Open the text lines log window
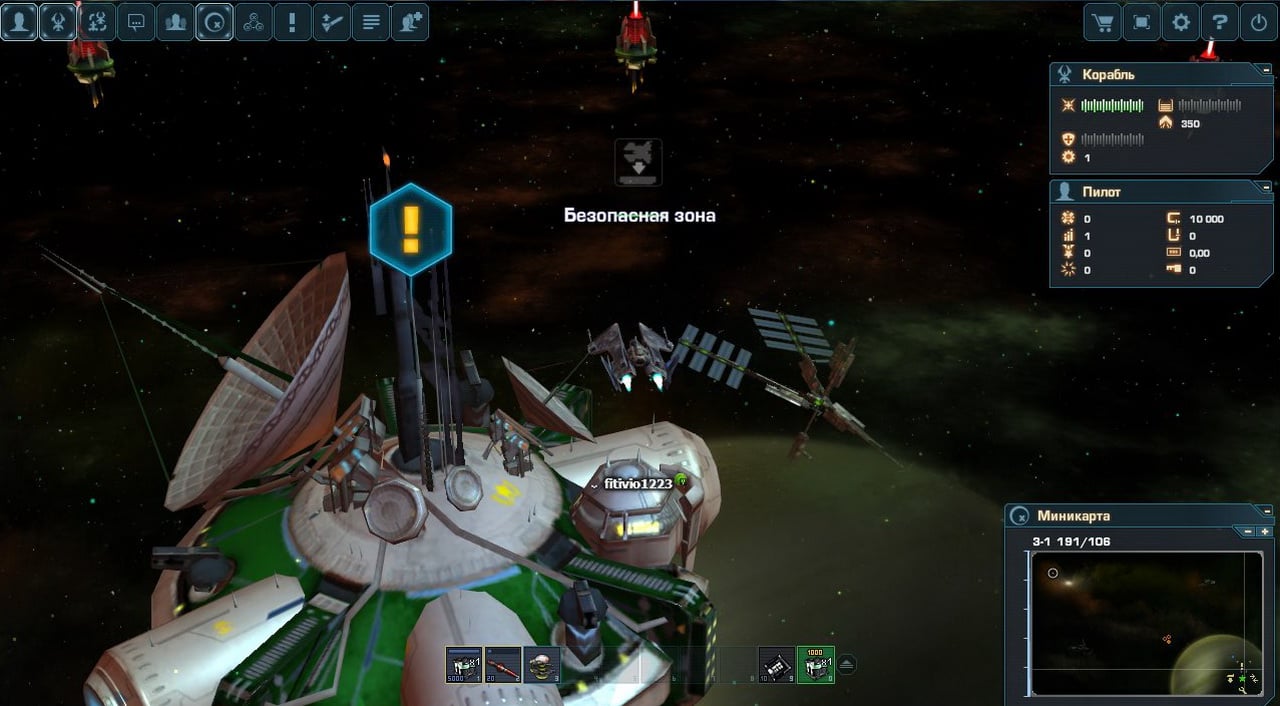Screen dimensions: 1280x706 (370, 21)
